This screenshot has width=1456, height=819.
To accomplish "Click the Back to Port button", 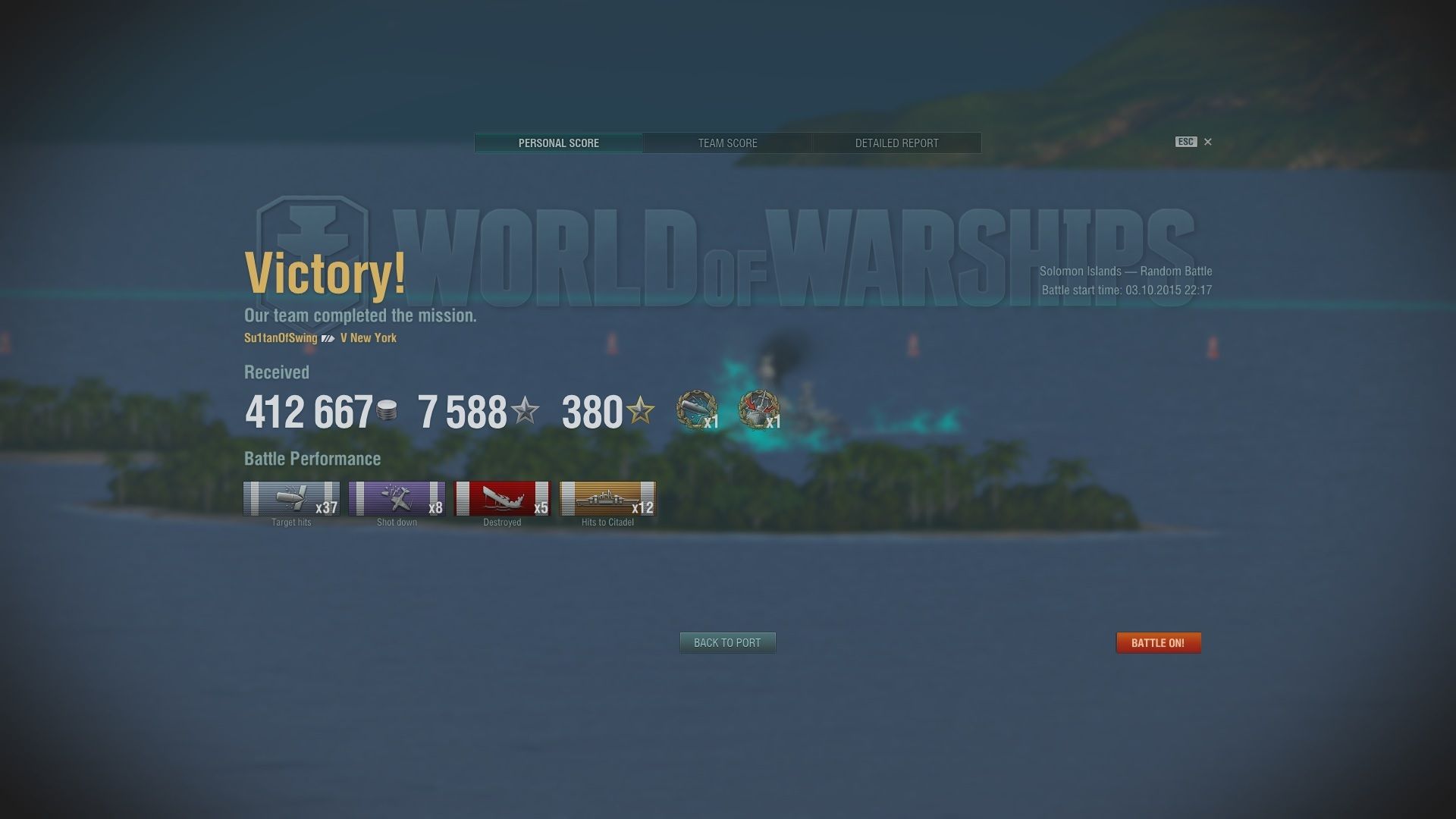I will (x=727, y=642).
